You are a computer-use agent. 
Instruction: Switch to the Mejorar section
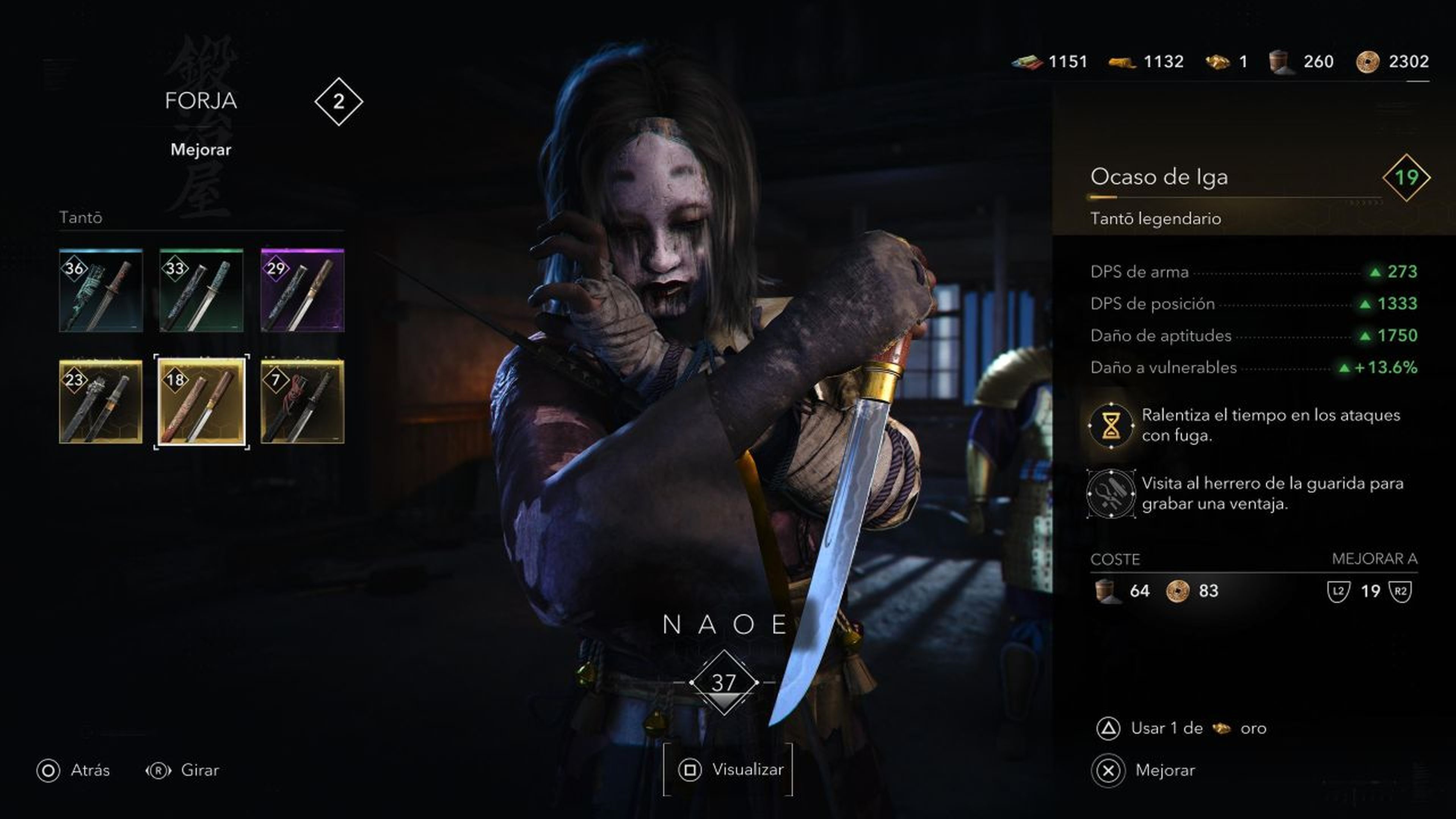tap(201, 150)
